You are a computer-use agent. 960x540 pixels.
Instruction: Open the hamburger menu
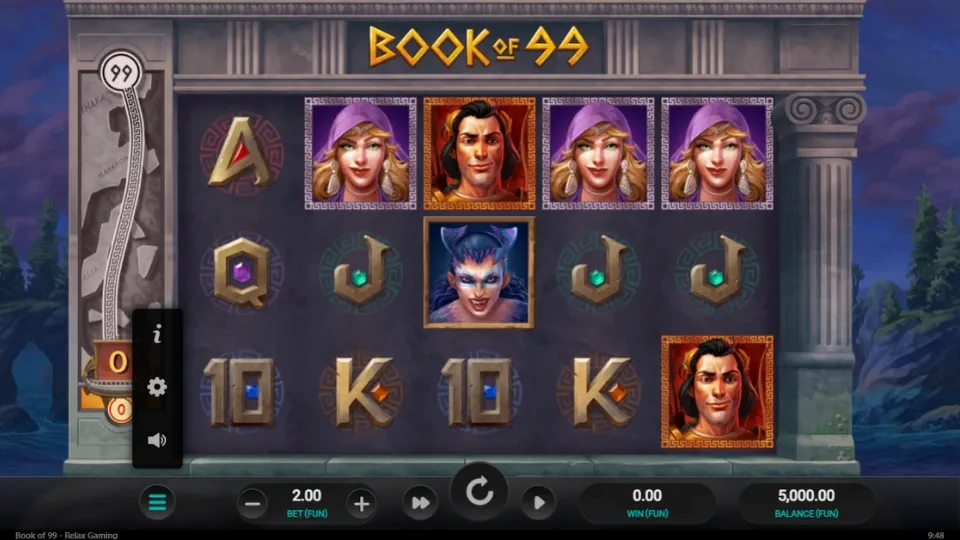[157, 502]
